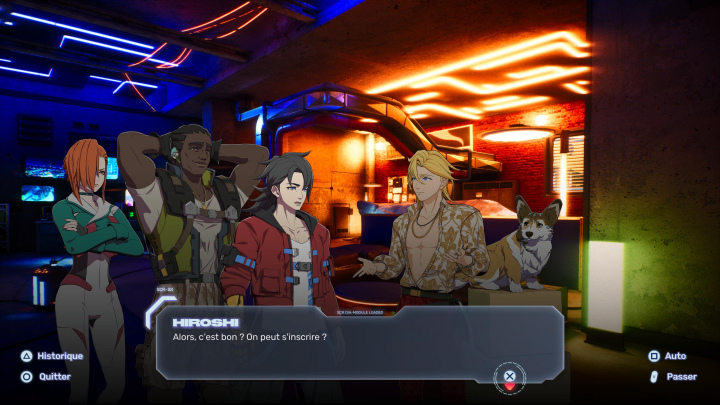Open the Historique dialogue log

coord(52,356)
